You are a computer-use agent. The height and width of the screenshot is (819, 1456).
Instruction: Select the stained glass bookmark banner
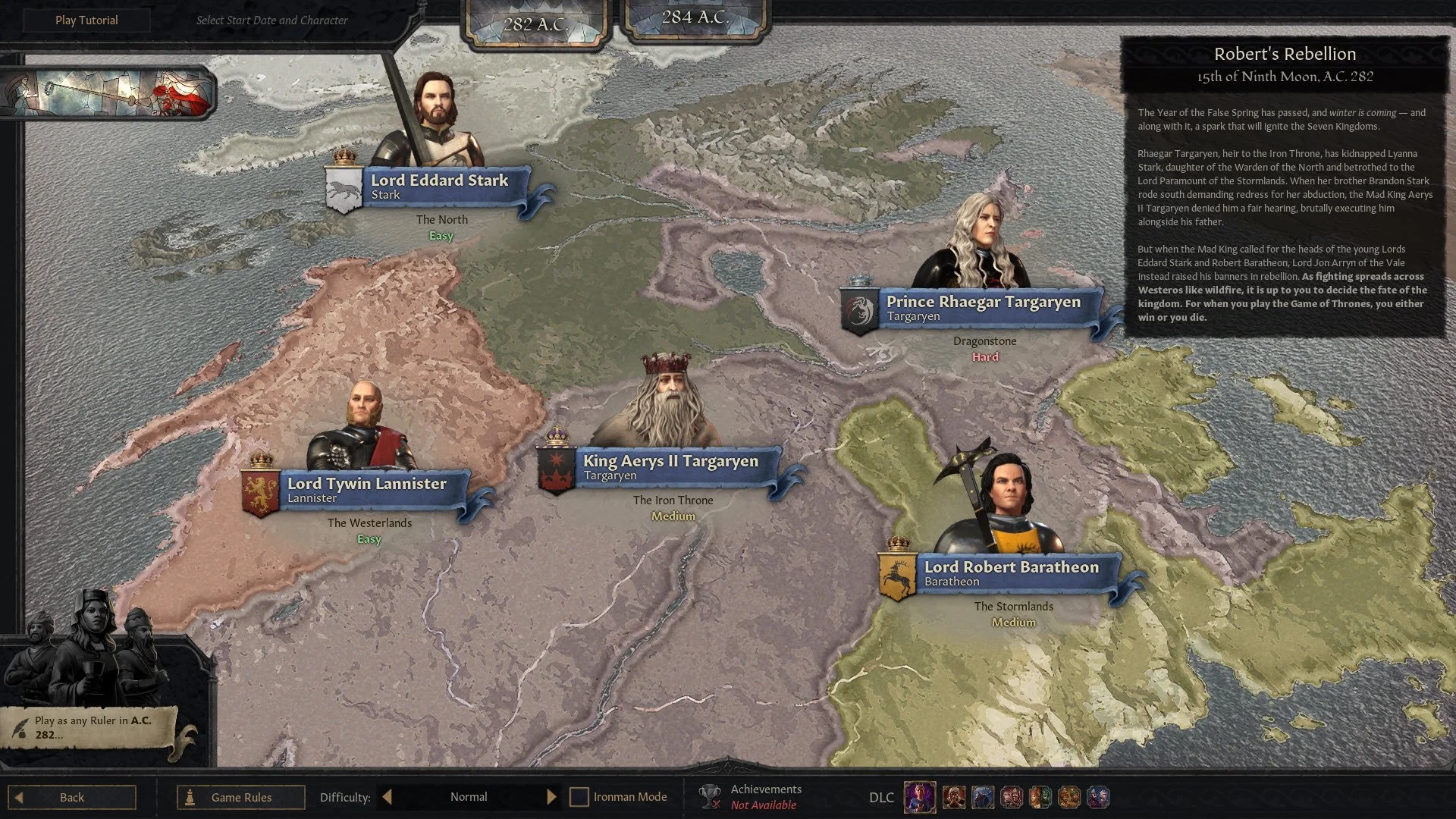point(108,93)
